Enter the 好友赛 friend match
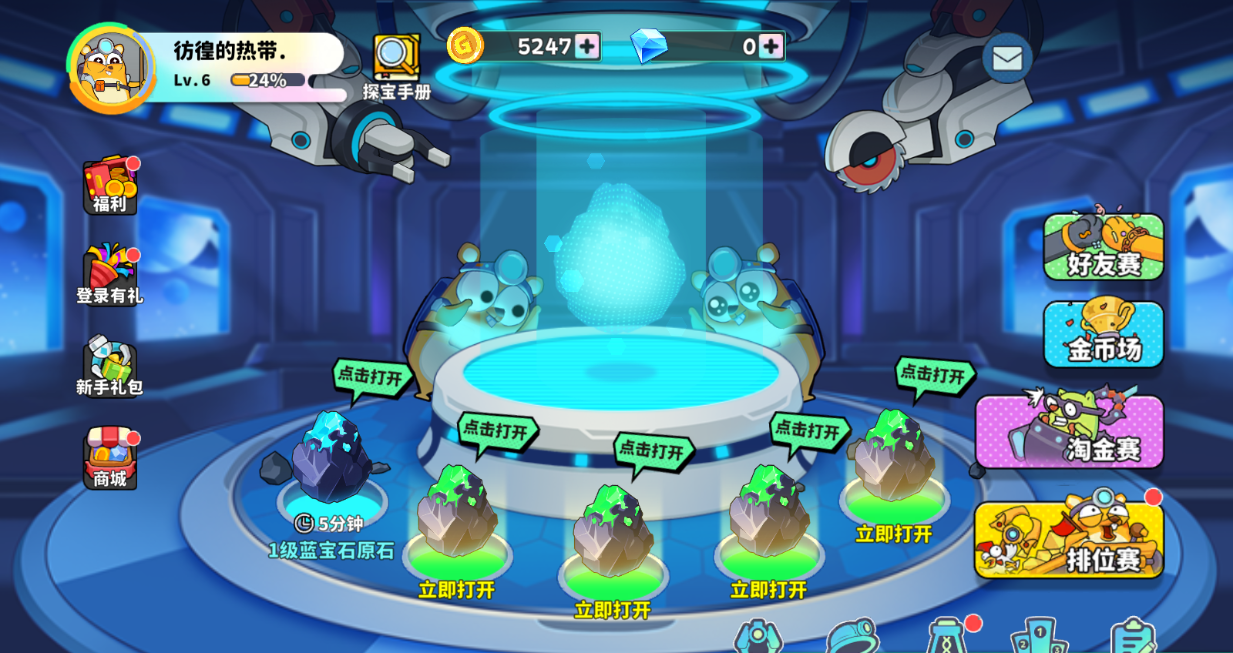Image resolution: width=1233 pixels, height=653 pixels. tap(1103, 247)
